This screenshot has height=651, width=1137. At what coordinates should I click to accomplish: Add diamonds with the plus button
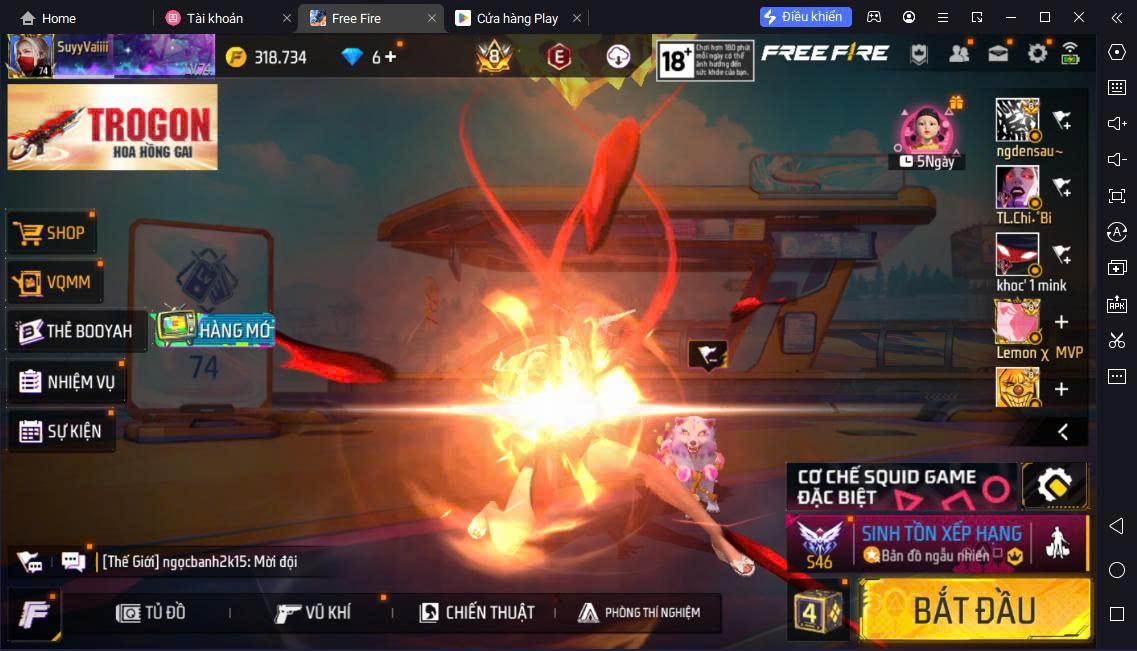tap(390, 57)
